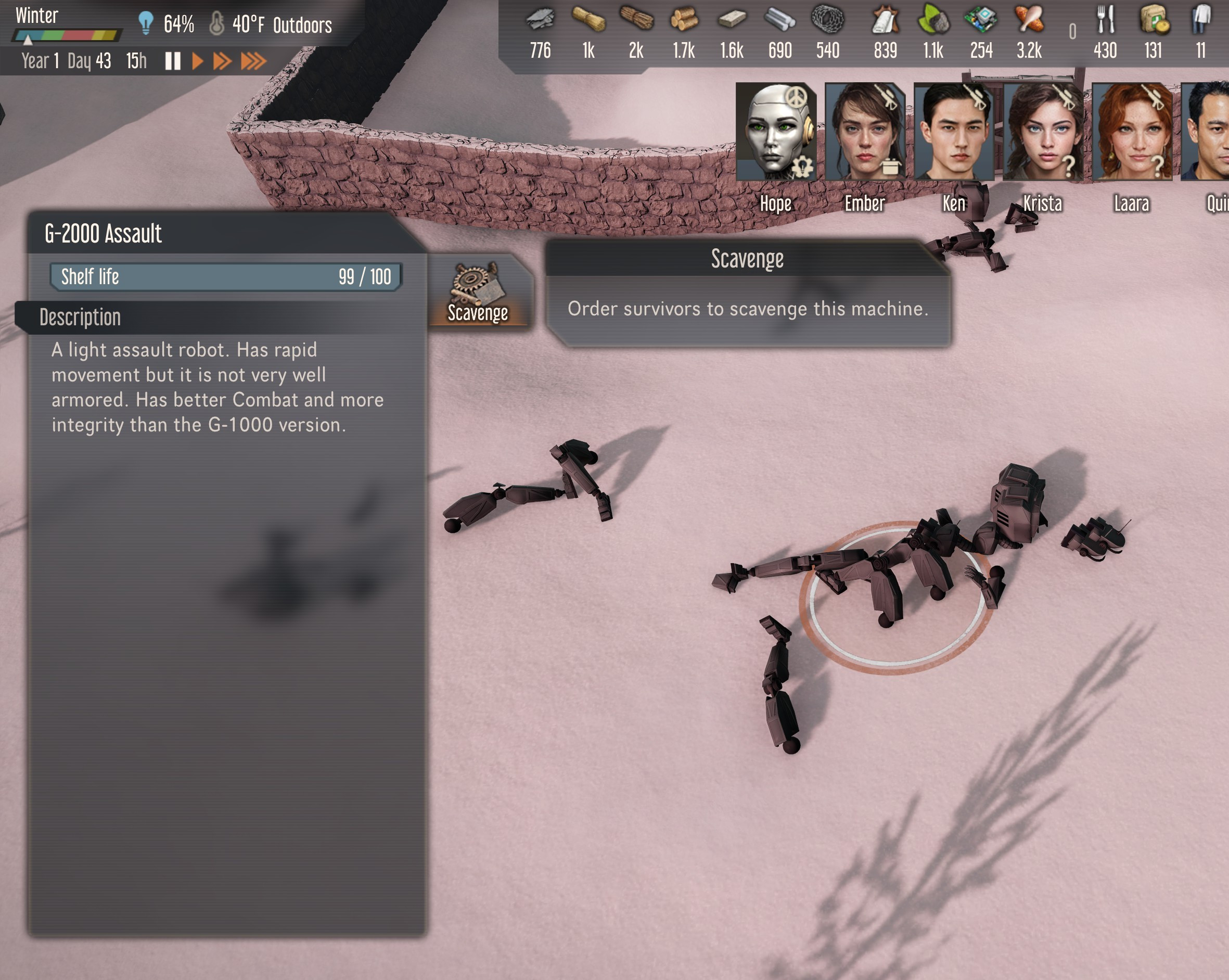This screenshot has width=1229, height=980.
Task: Click the coiled wire resource icon
Action: pos(828,19)
